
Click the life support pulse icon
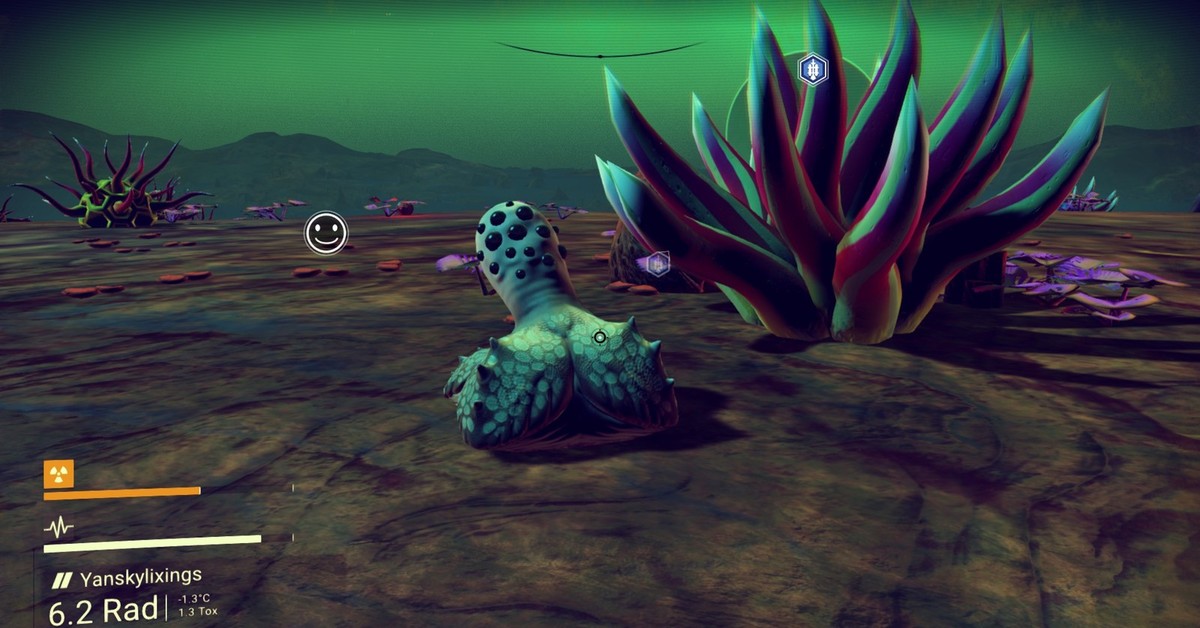(59, 527)
